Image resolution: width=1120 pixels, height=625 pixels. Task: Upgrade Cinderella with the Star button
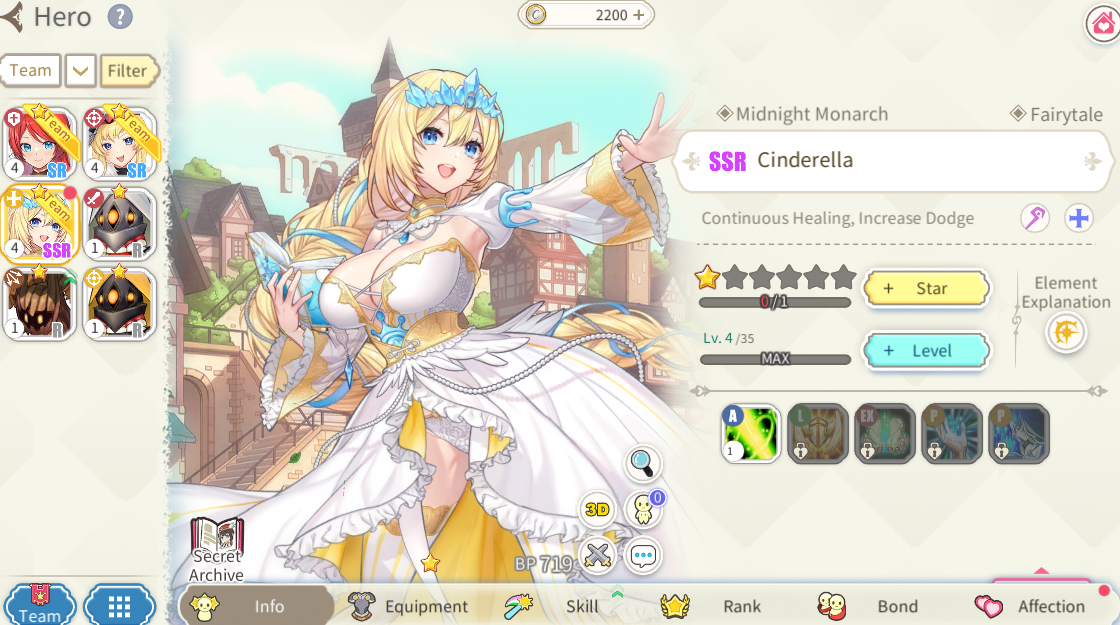tap(925, 288)
